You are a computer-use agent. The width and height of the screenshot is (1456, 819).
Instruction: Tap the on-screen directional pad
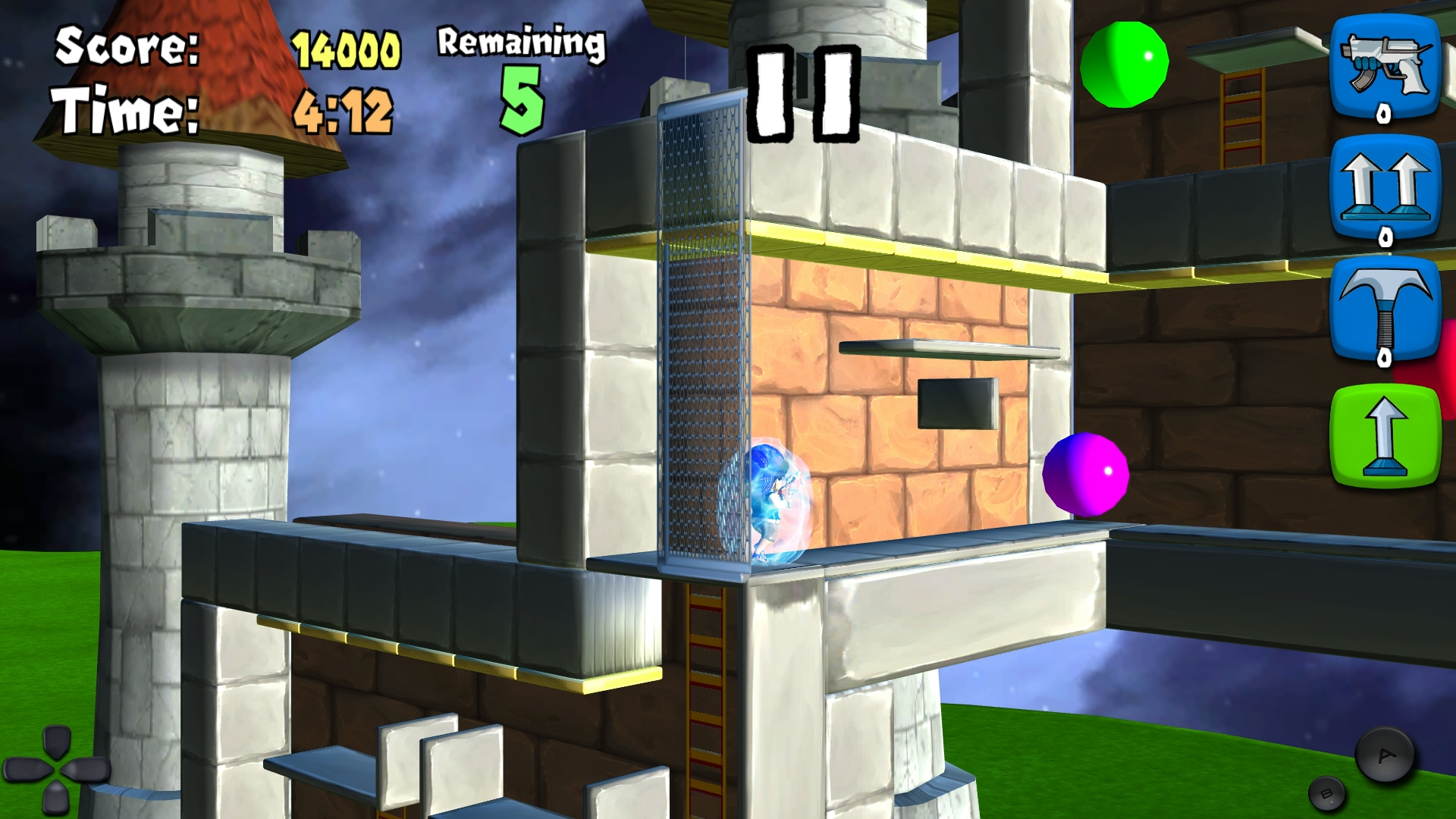pyautogui.click(x=57, y=769)
